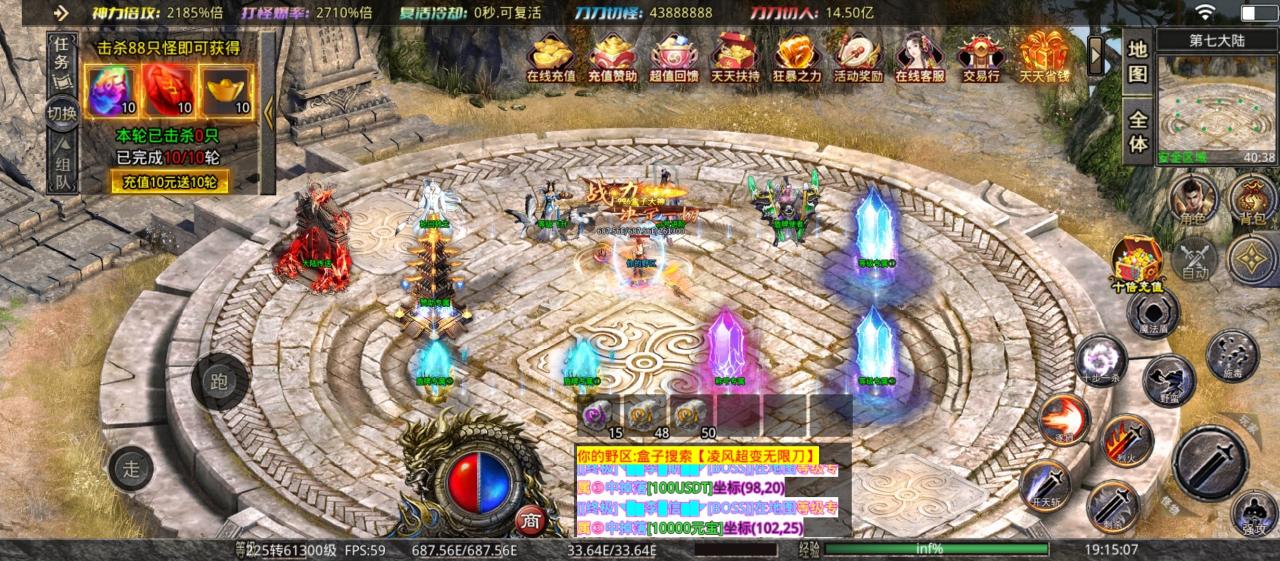Click the 充值10元送10轮 recharge button

click(169, 182)
